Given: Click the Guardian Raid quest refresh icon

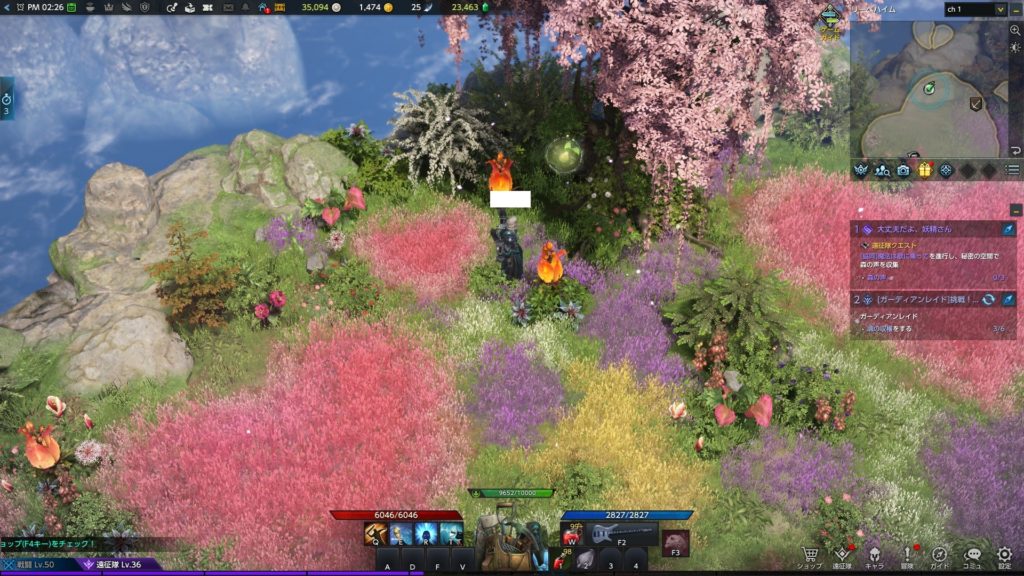Looking at the screenshot, I should [988, 299].
